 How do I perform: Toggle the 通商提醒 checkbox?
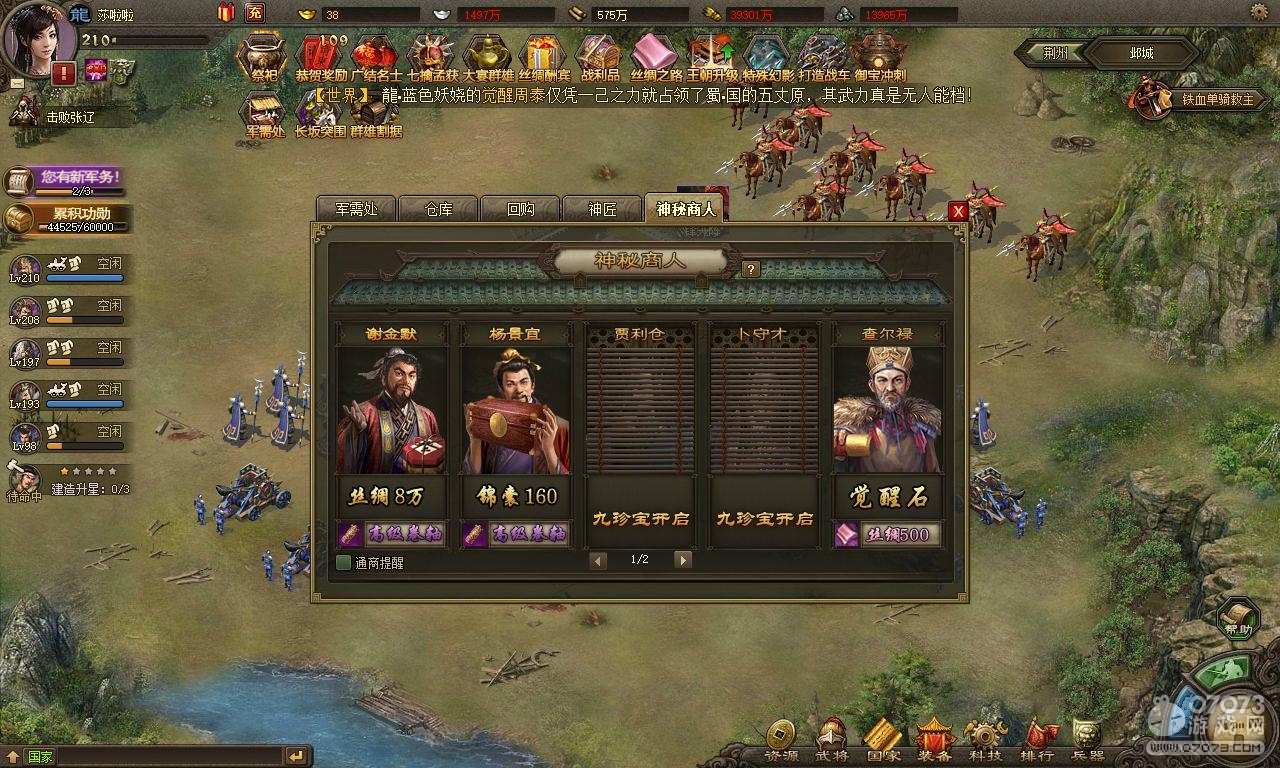[344, 562]
